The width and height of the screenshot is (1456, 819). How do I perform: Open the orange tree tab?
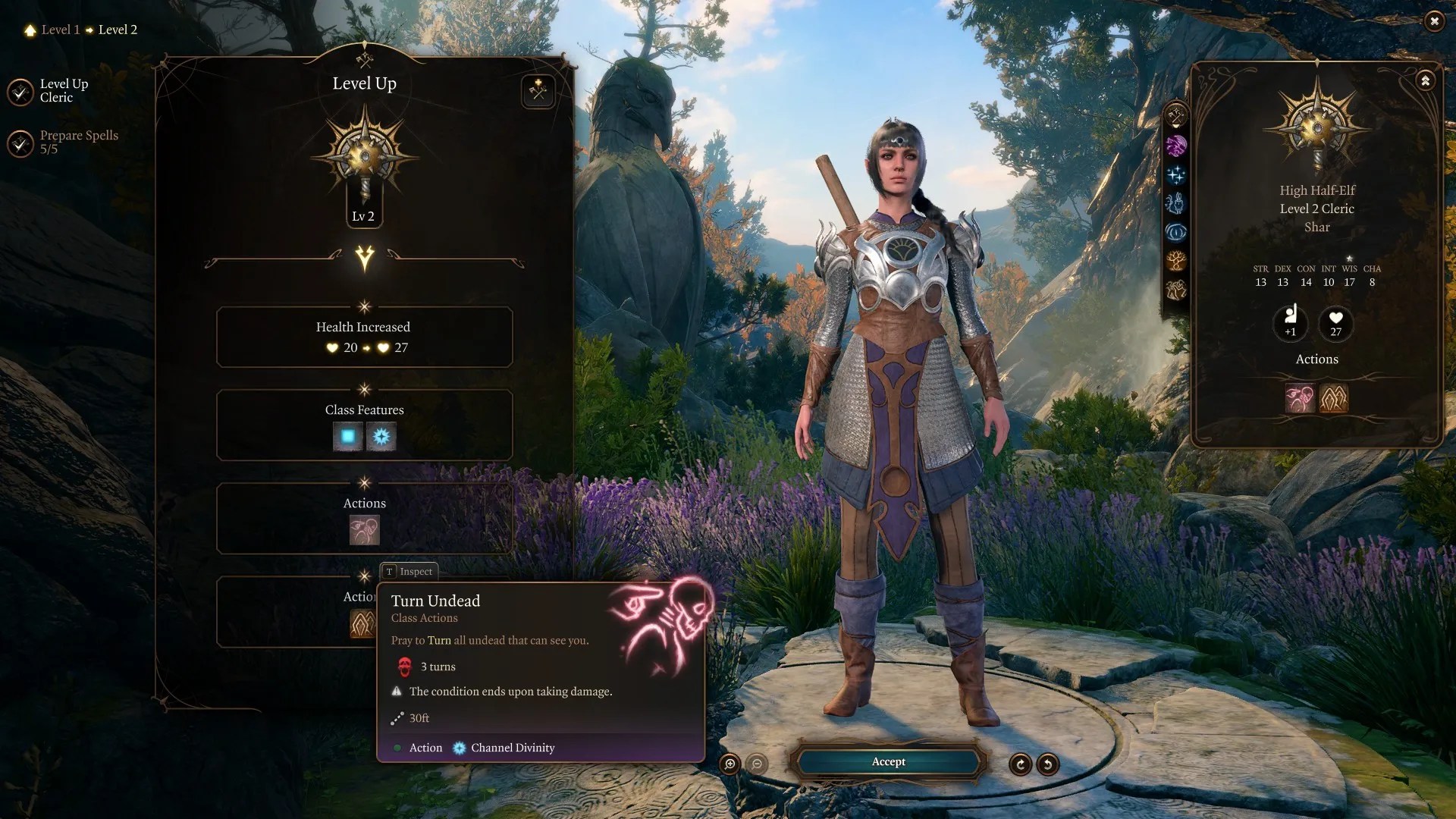(x=1175, y=262)
